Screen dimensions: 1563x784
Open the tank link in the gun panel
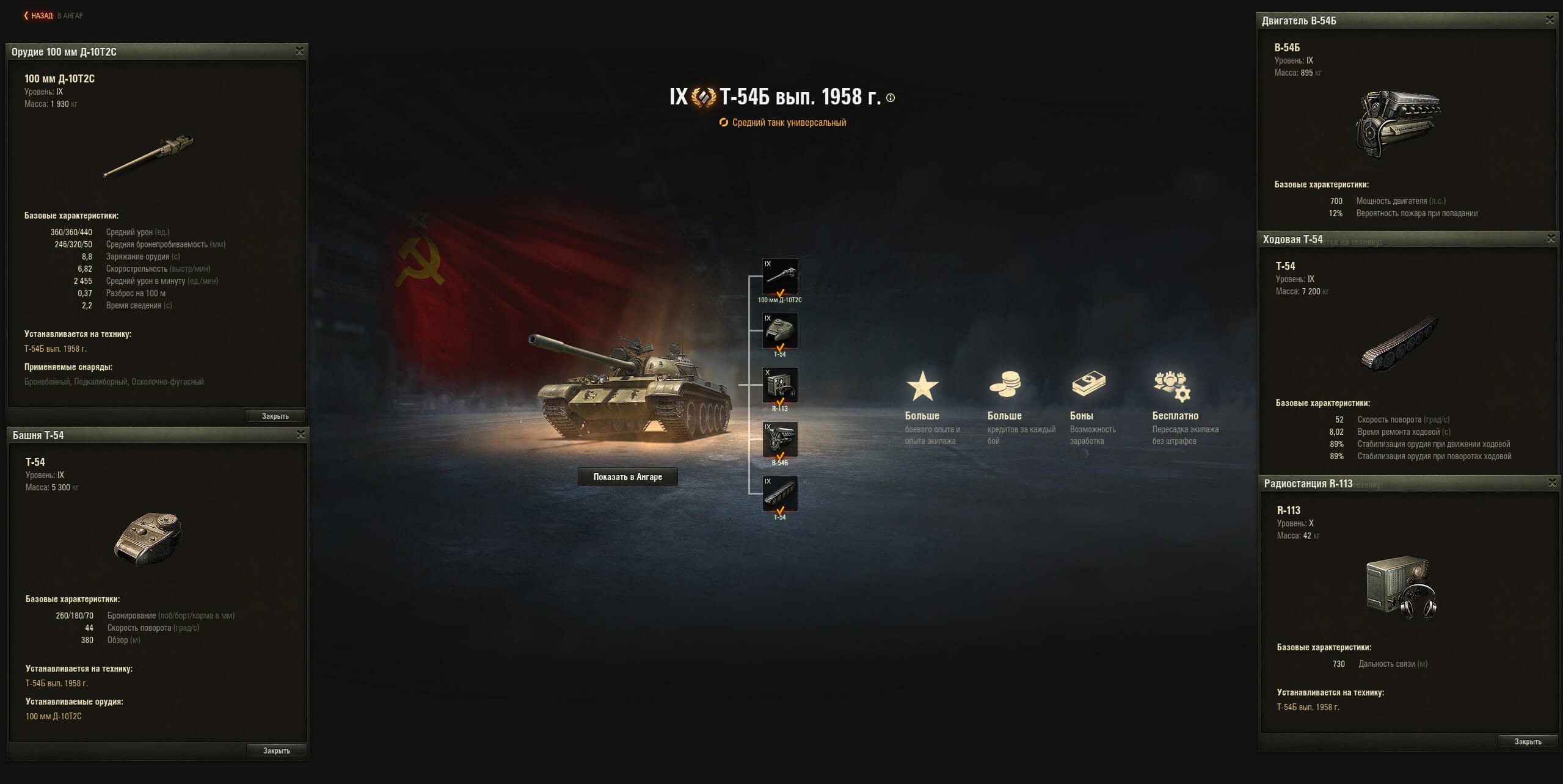click(x=56, y=349)
